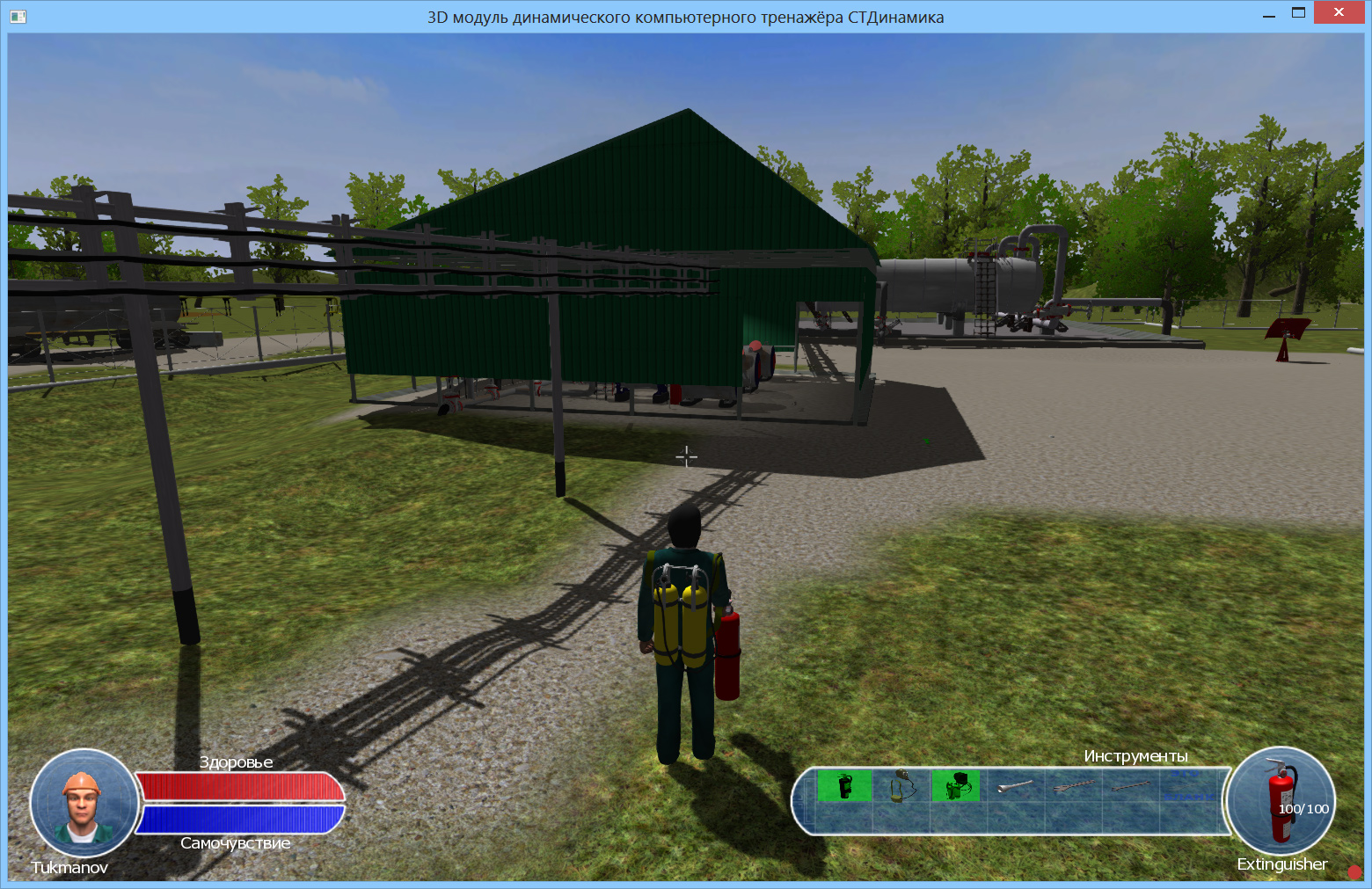Choose the socket wrench tool slot
The height and width of the screenshot is (889, 1372).
1014,786
